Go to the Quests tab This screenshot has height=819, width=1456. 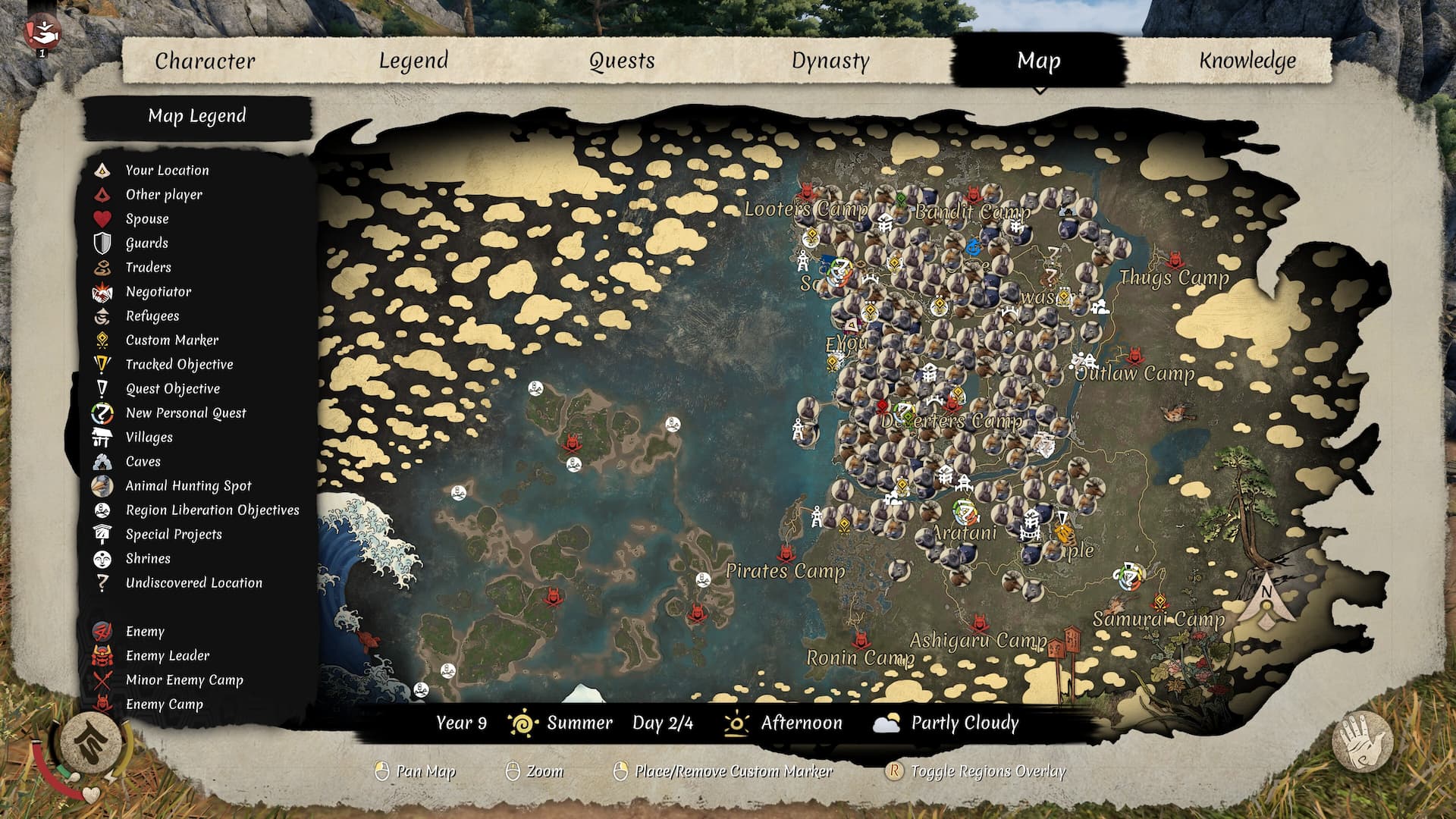click(622, 61)
